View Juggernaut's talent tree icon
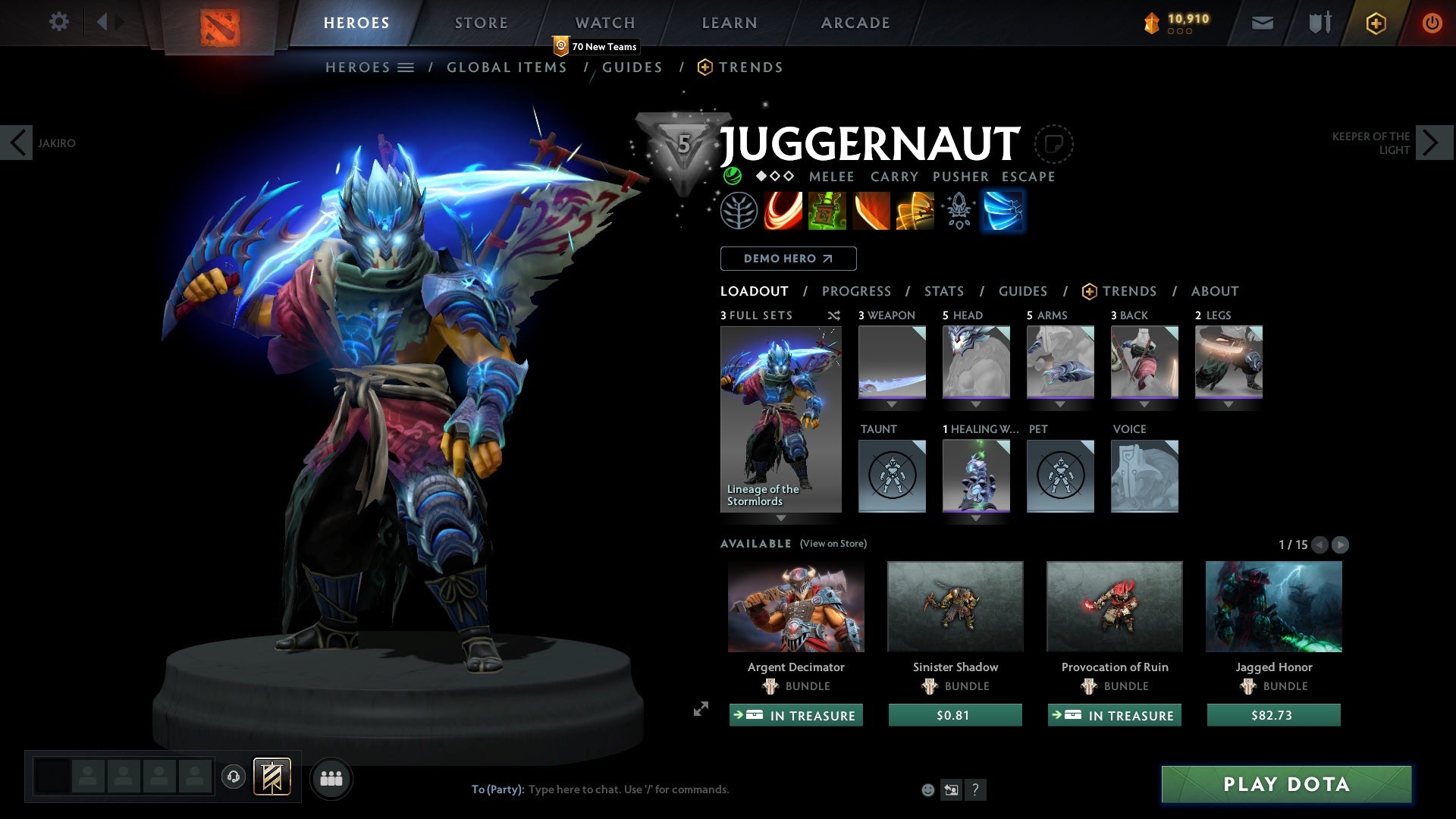 tap(739, 211)
